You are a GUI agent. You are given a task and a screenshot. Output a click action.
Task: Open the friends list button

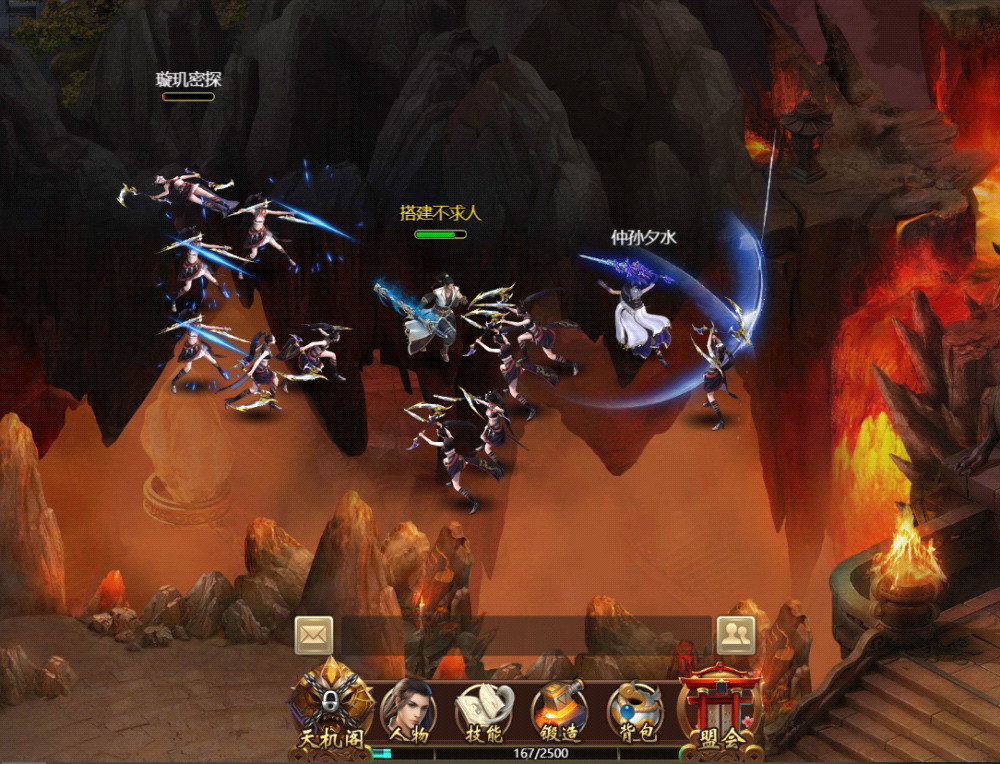pyautogui.click(x=735, y=634)
